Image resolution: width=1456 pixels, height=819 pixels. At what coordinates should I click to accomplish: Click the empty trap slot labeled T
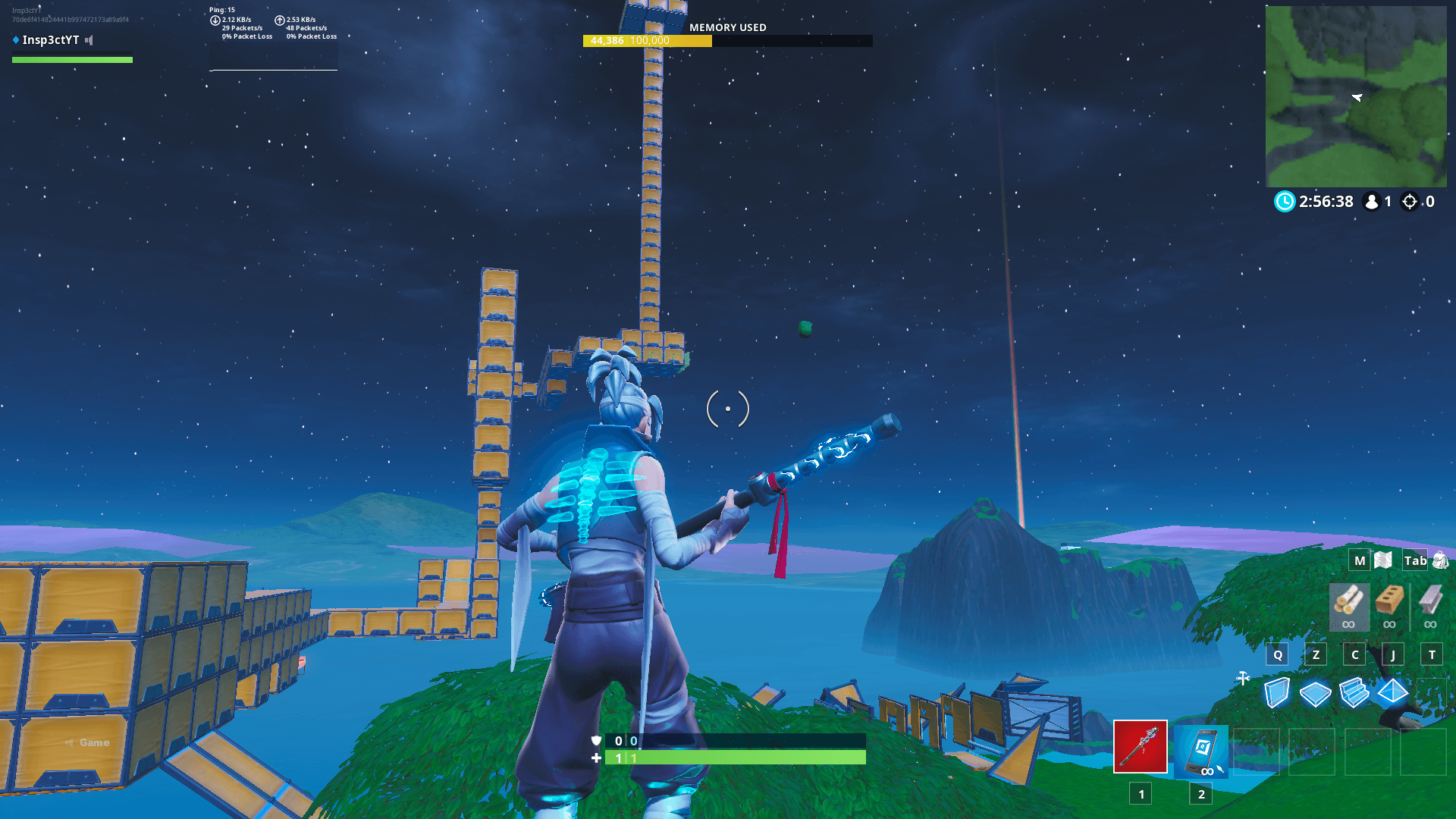(1431, 654)
